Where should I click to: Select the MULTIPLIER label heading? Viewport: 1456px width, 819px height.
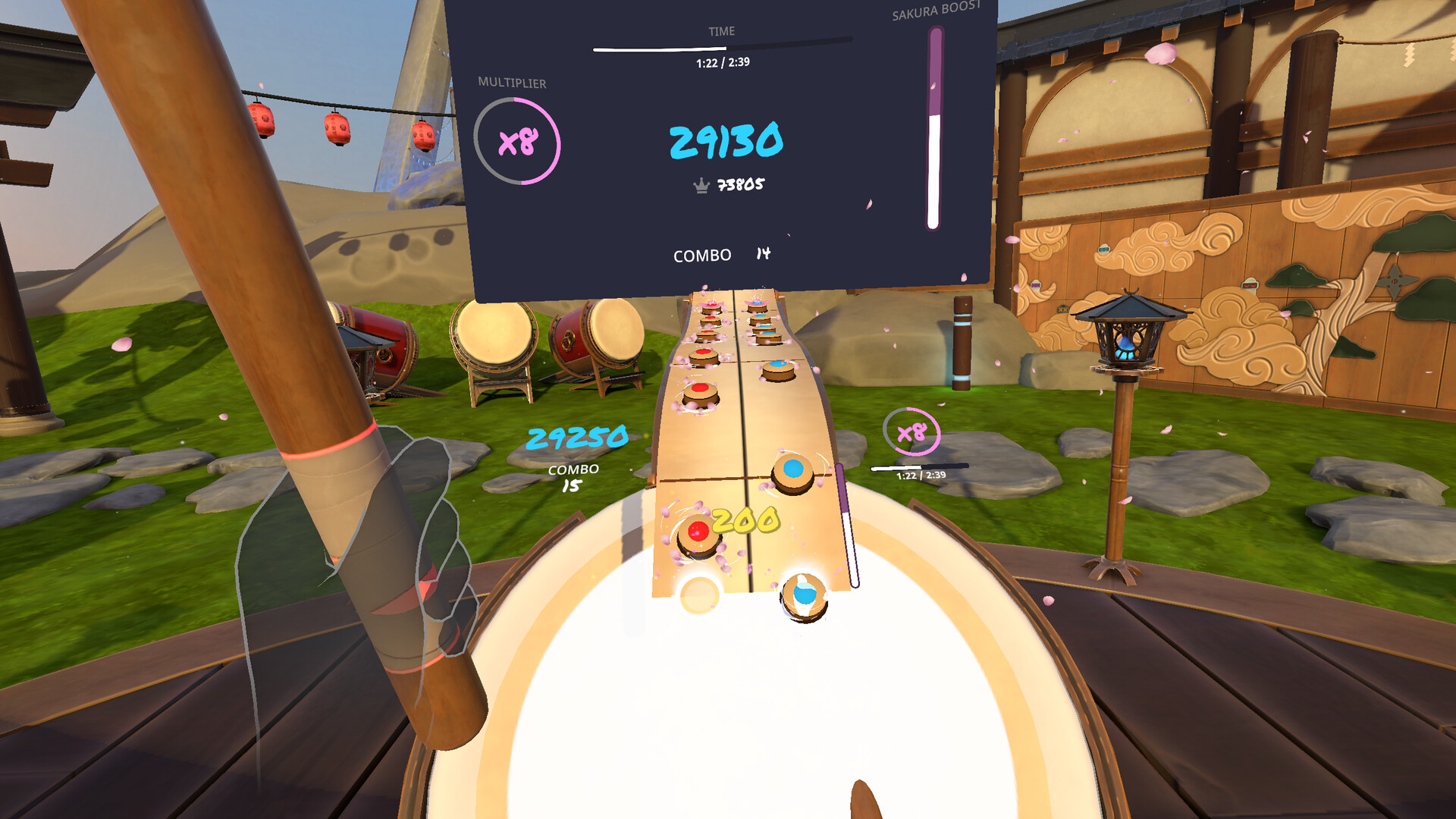511,83
